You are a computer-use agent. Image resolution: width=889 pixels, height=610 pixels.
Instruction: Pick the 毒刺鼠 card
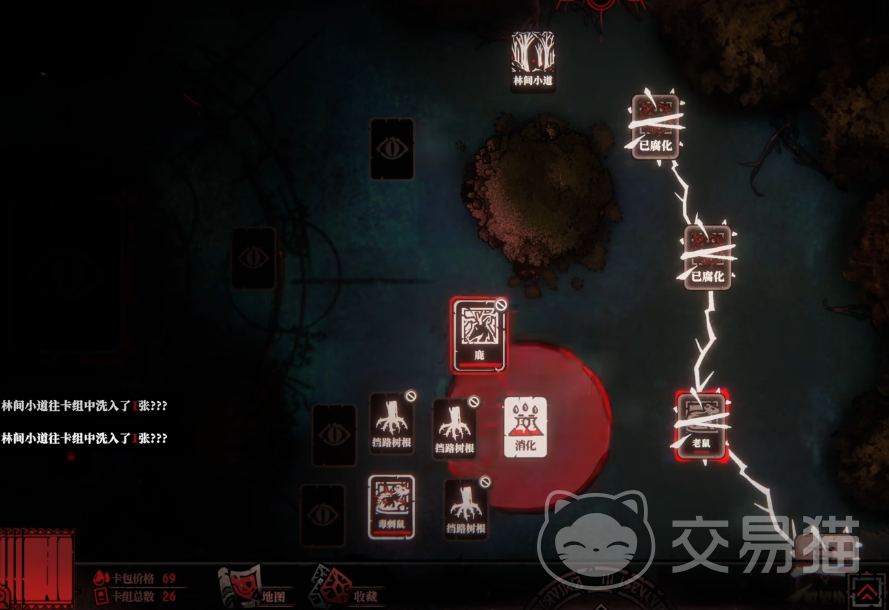click(391, 508)
